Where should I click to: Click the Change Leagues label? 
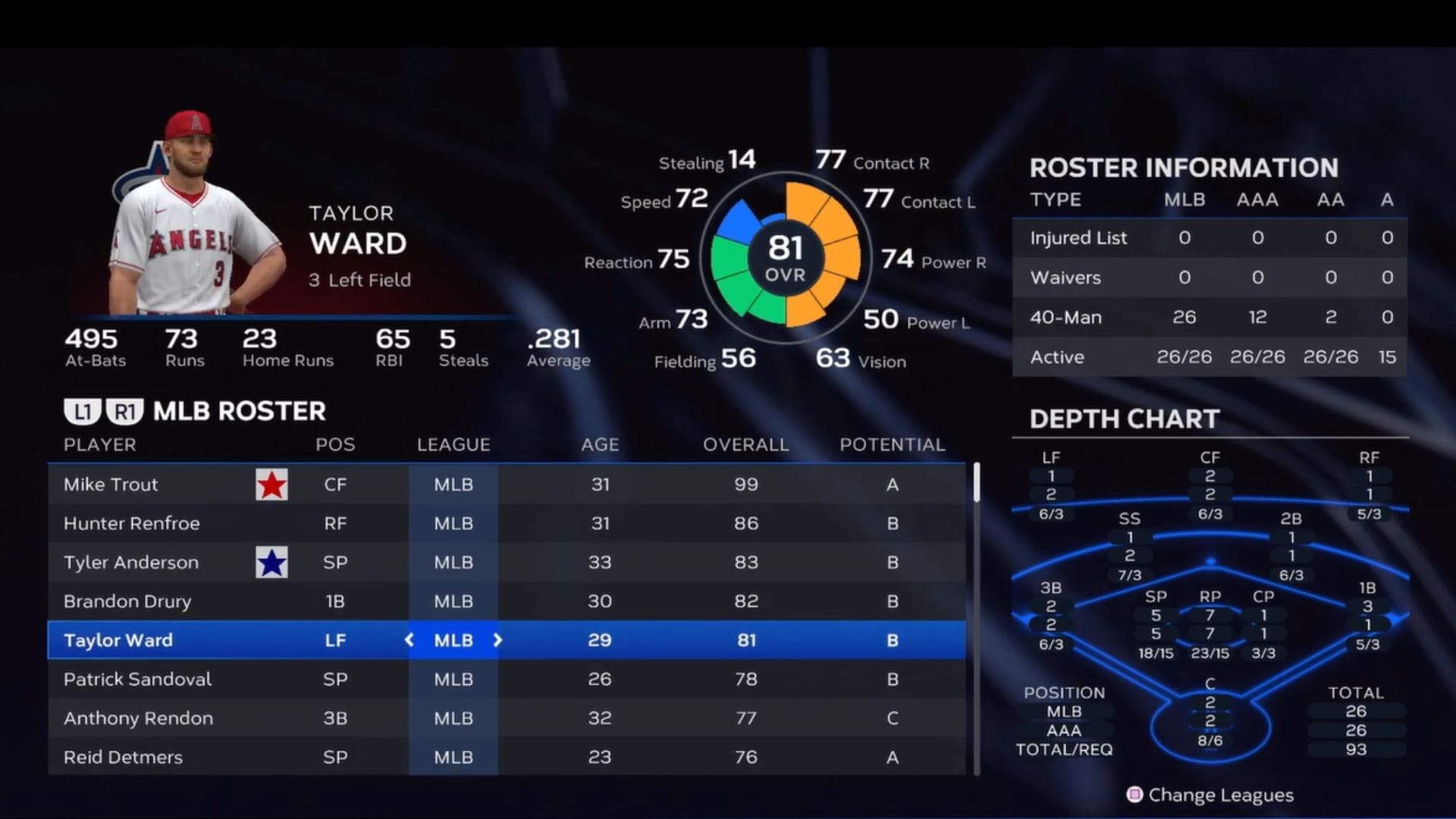coord(1222,795)
